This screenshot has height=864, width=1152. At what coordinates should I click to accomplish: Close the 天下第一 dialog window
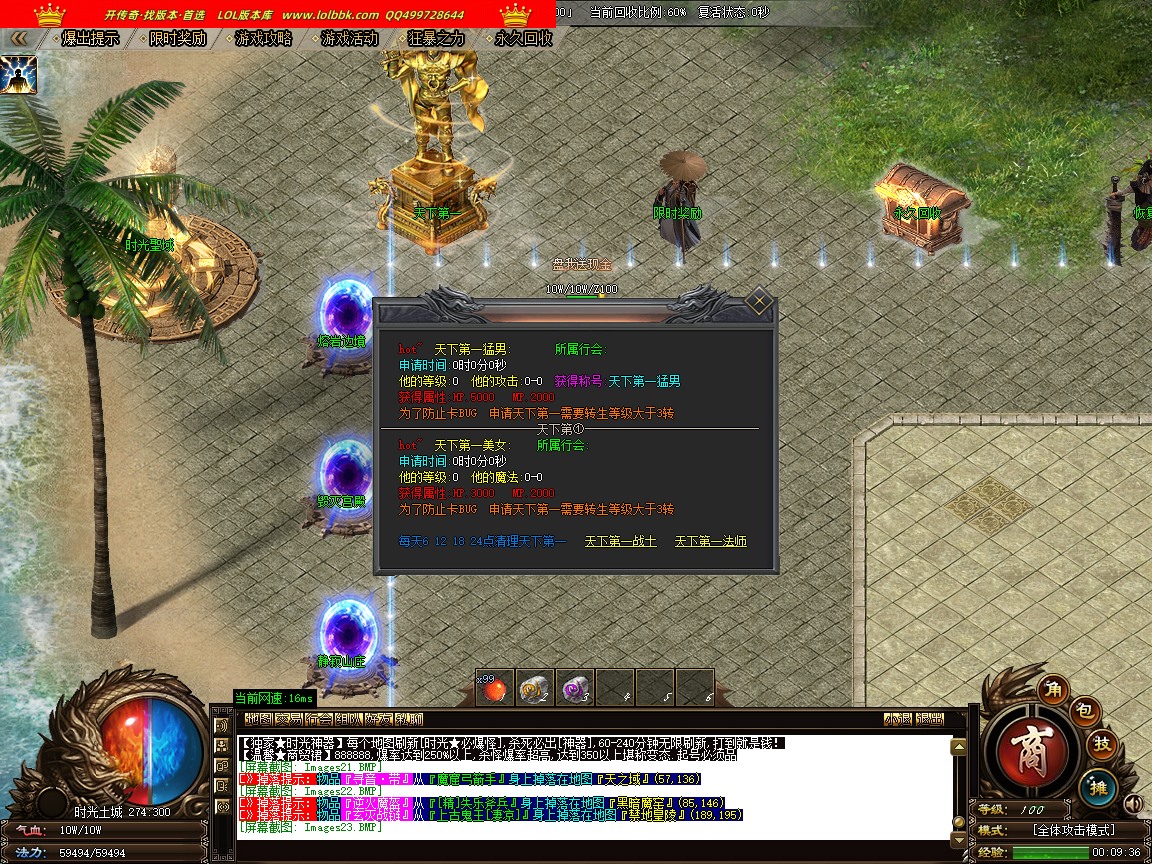(x=759, y=301)
